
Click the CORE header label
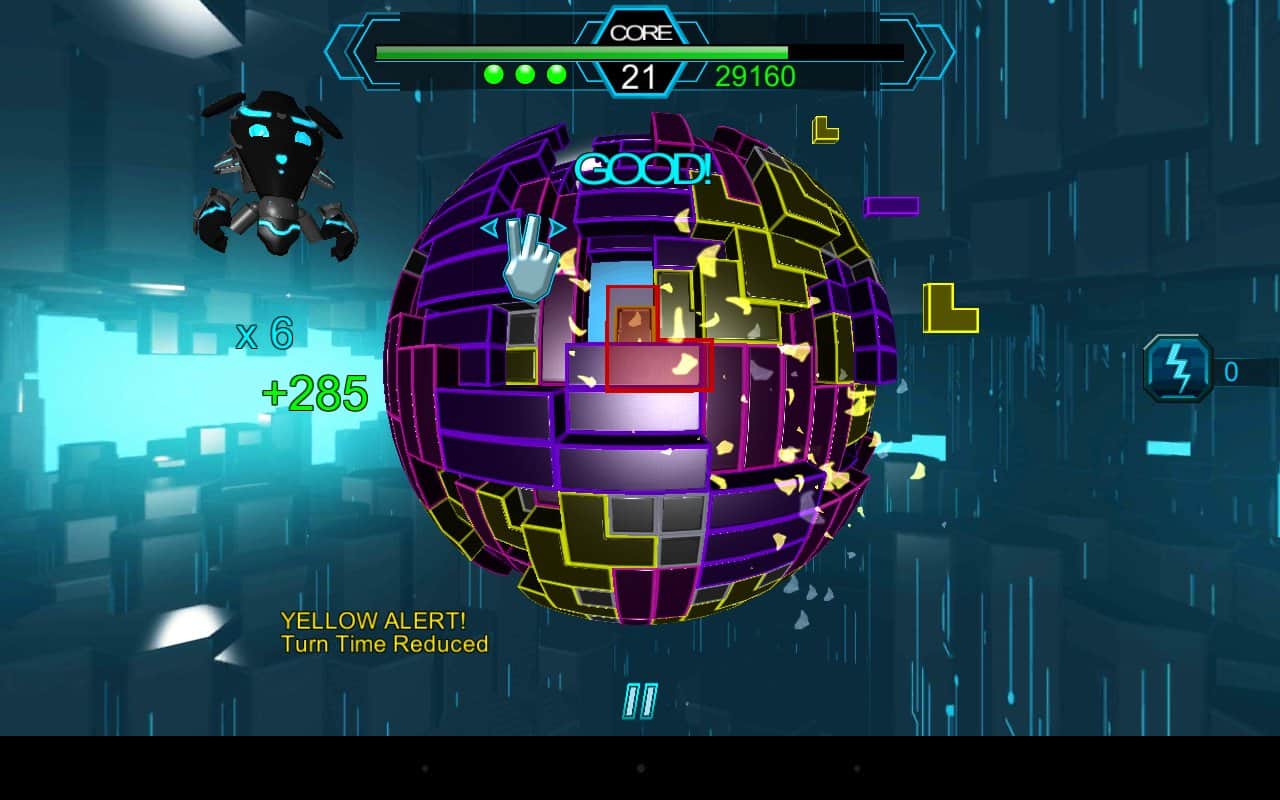click(x=640, y=30)
